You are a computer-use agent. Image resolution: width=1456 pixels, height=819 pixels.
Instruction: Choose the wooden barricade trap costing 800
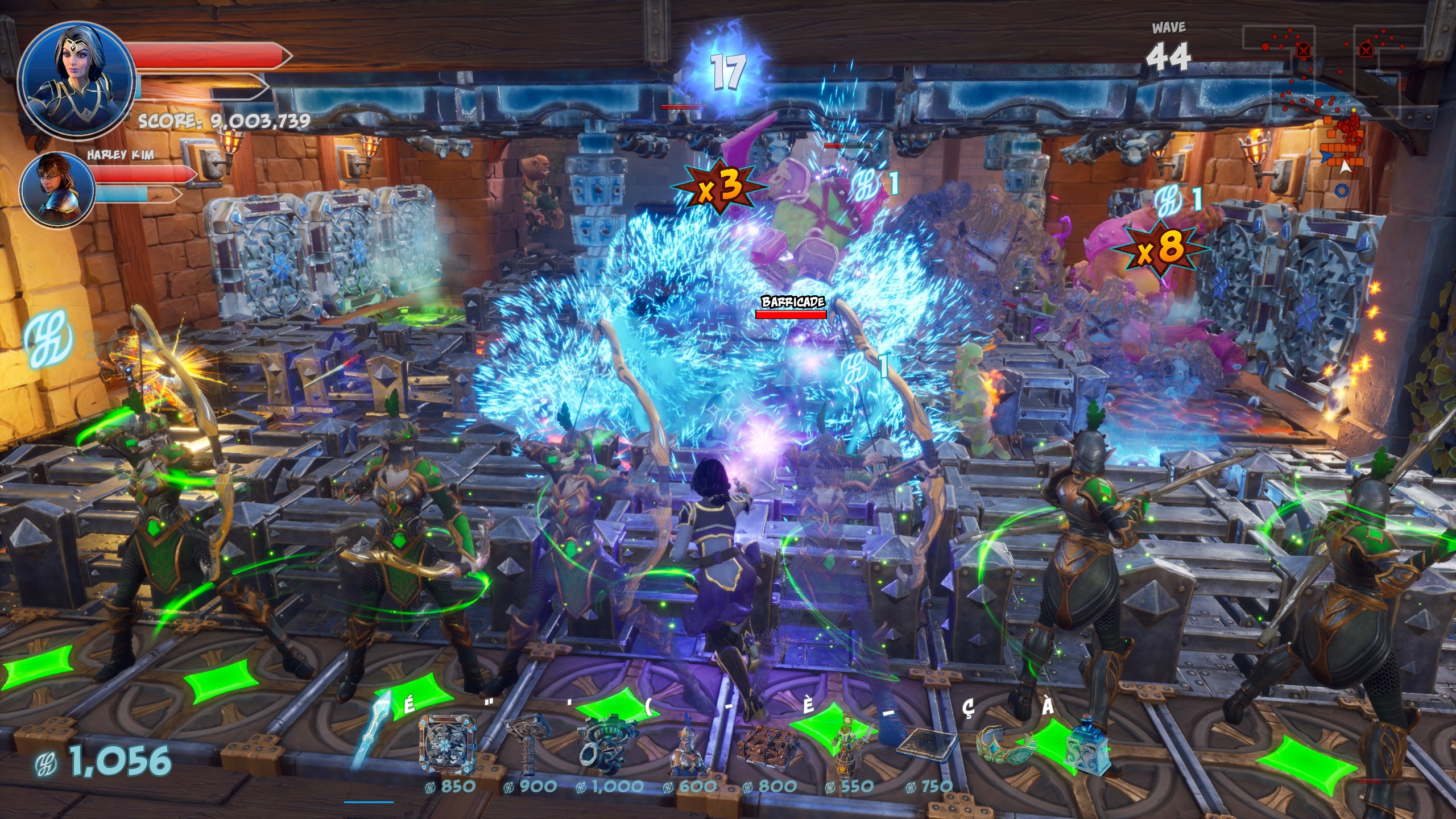768,746
